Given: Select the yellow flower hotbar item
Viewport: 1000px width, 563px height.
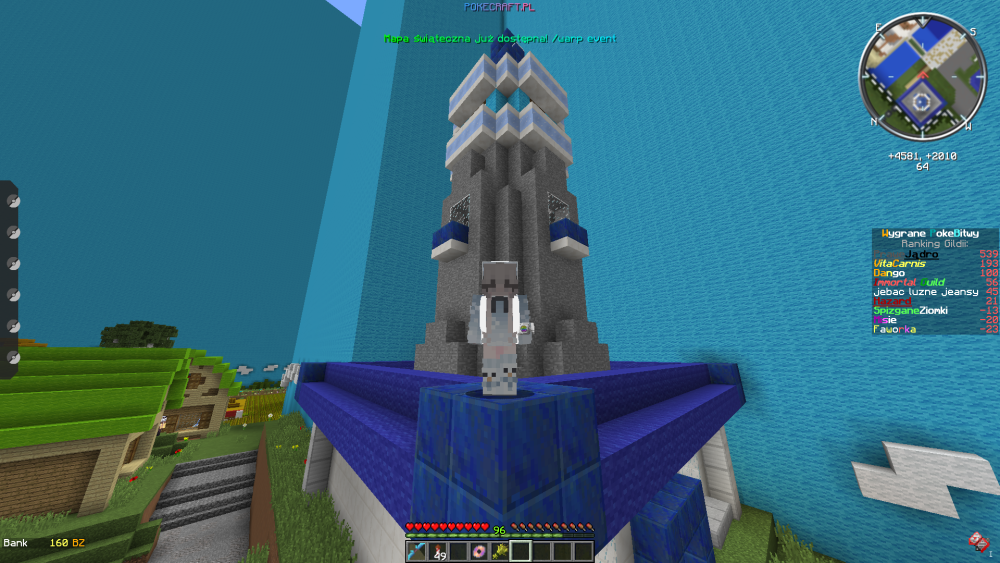Looking at the screenshot, I should coord(499,551).
